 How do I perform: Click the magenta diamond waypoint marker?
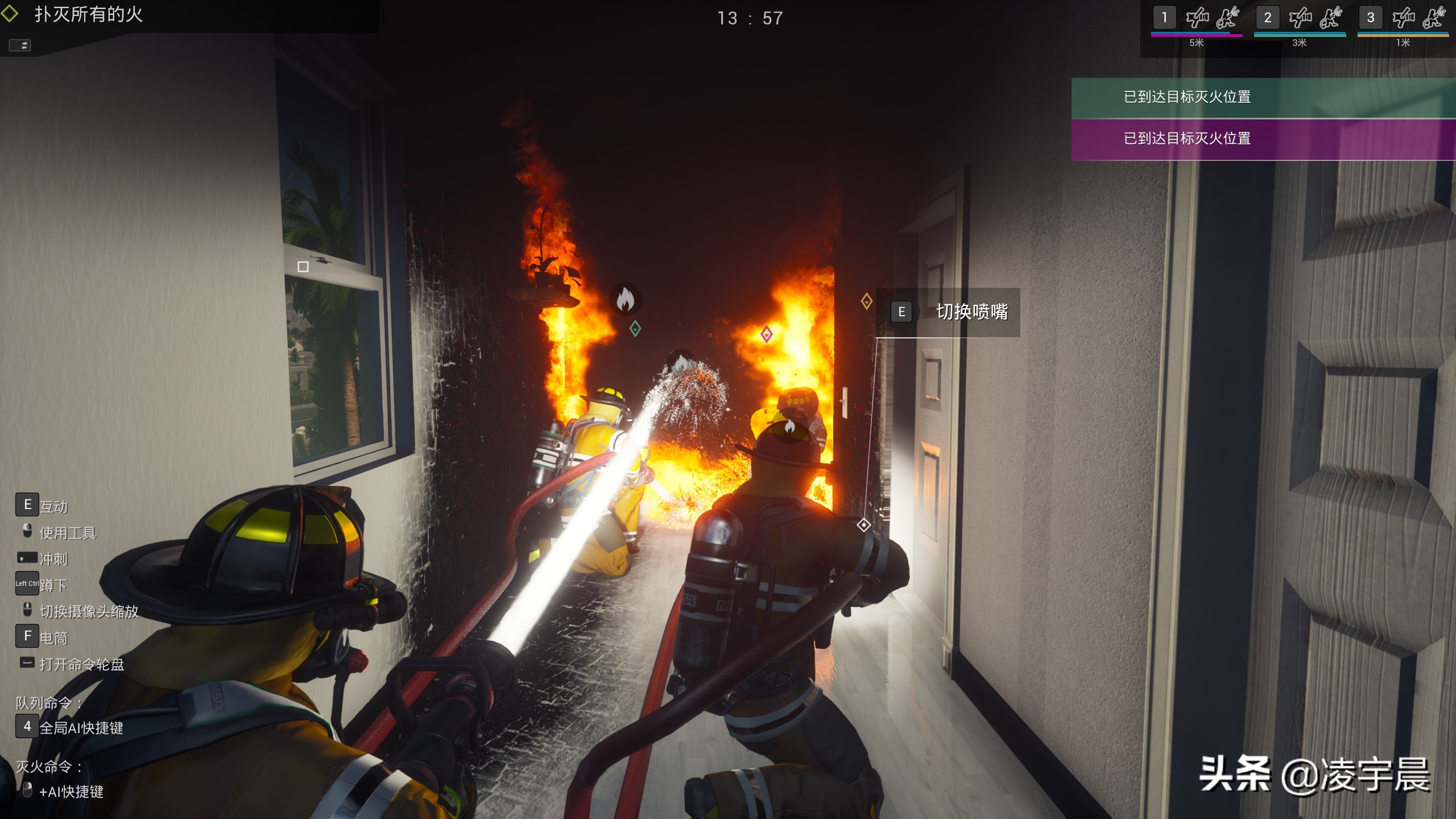[x=766, y=334]
